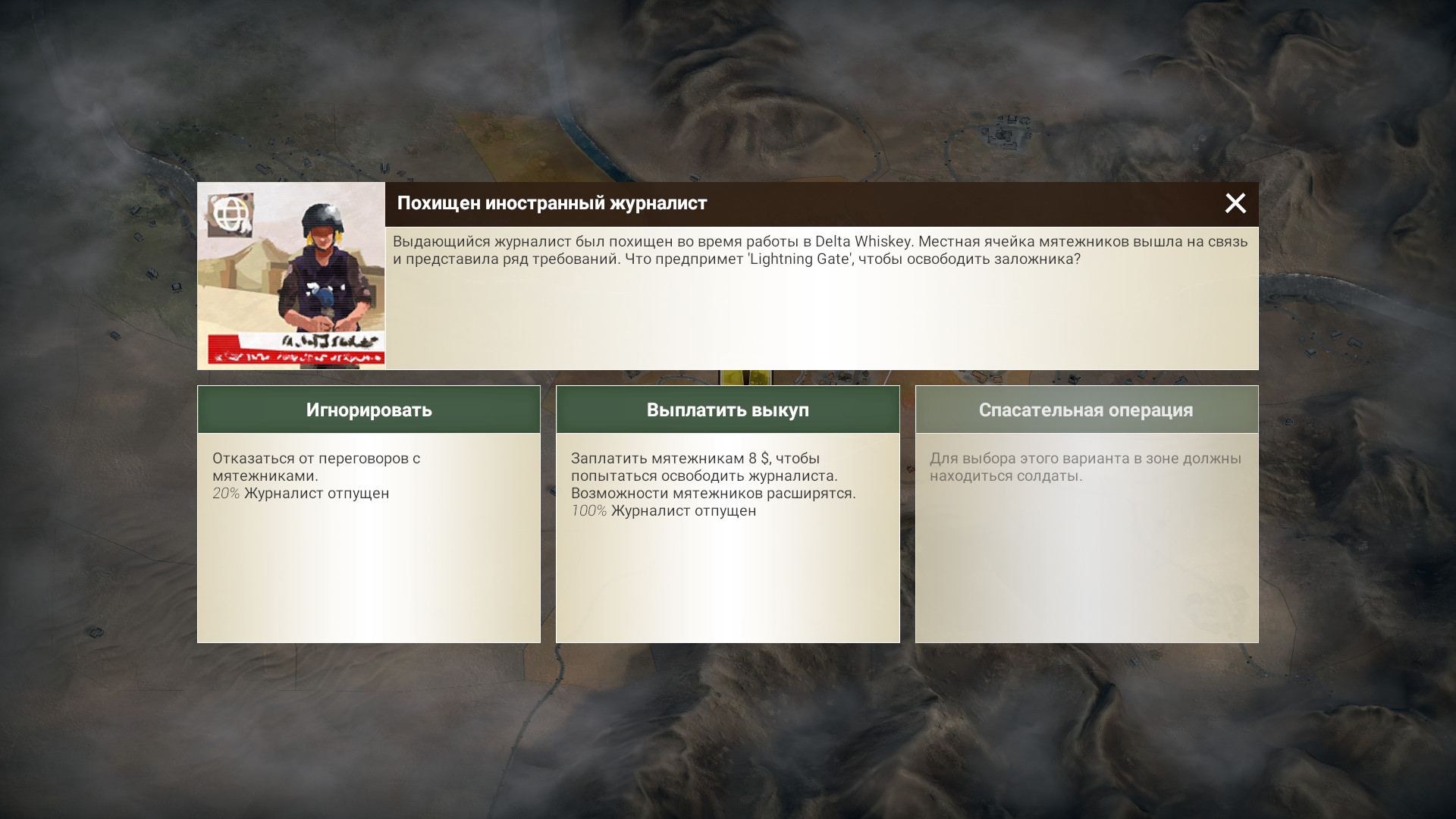Choose 'Выплатить выкуп' to pay the ransom
The height and width of the screenshot is (819, 1456).
click(x=727, y=409)
